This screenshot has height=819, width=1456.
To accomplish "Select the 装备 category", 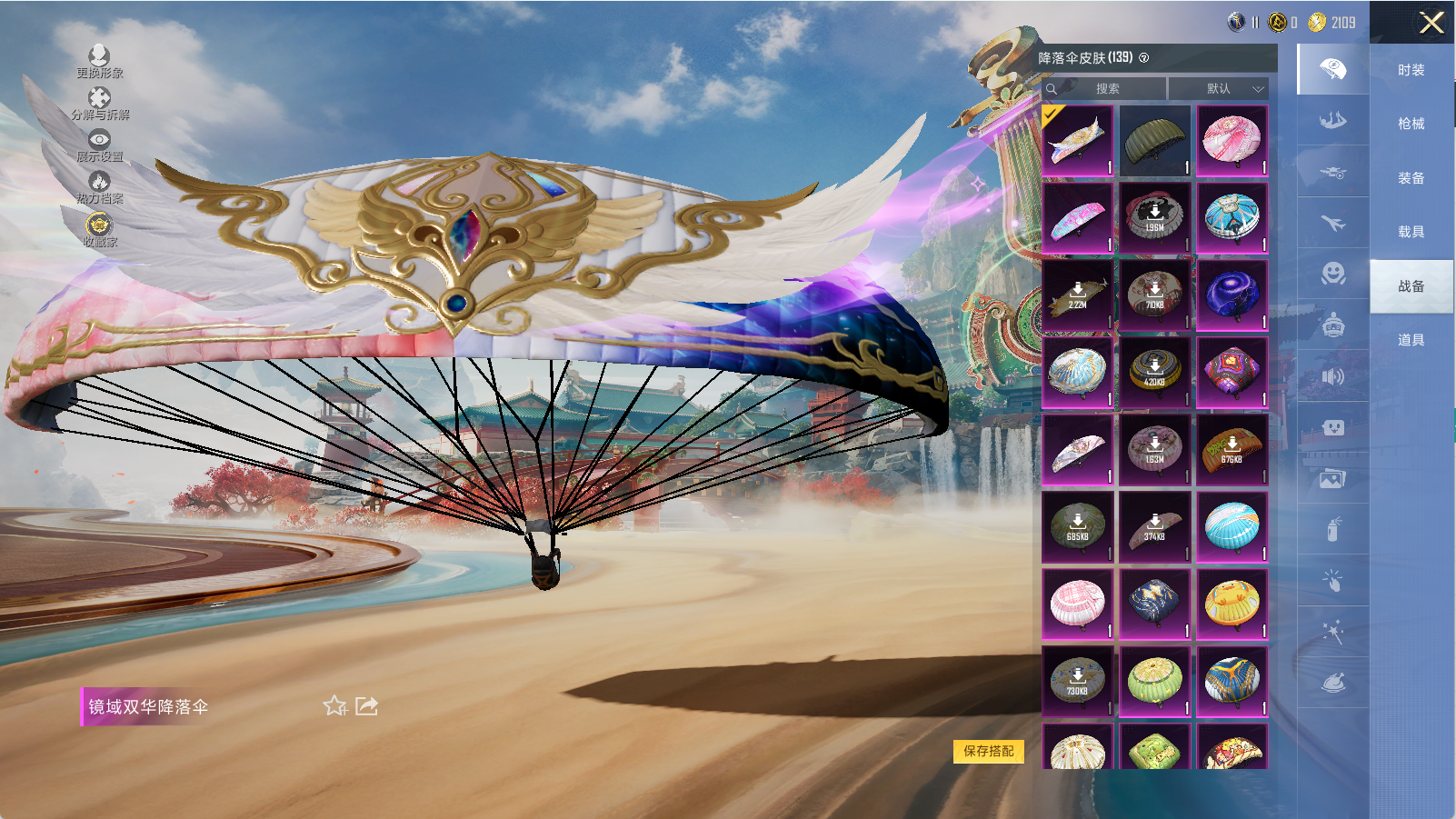I will tap(1411, 178).
